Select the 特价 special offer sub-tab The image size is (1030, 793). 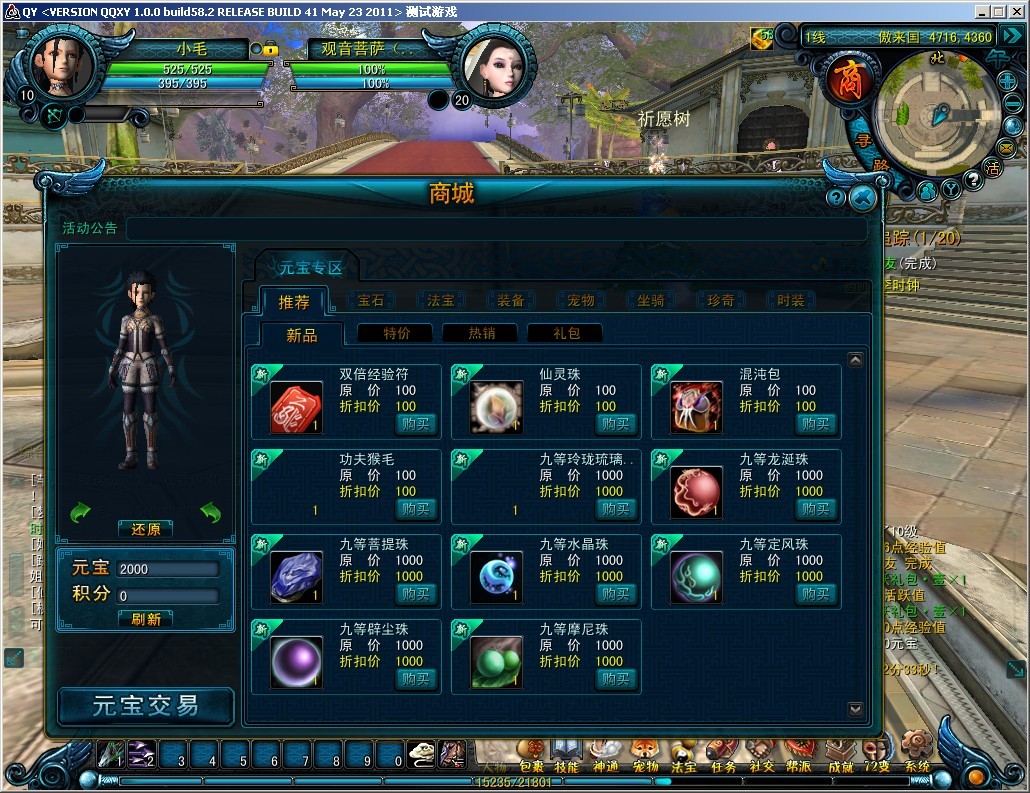[396, 334]
